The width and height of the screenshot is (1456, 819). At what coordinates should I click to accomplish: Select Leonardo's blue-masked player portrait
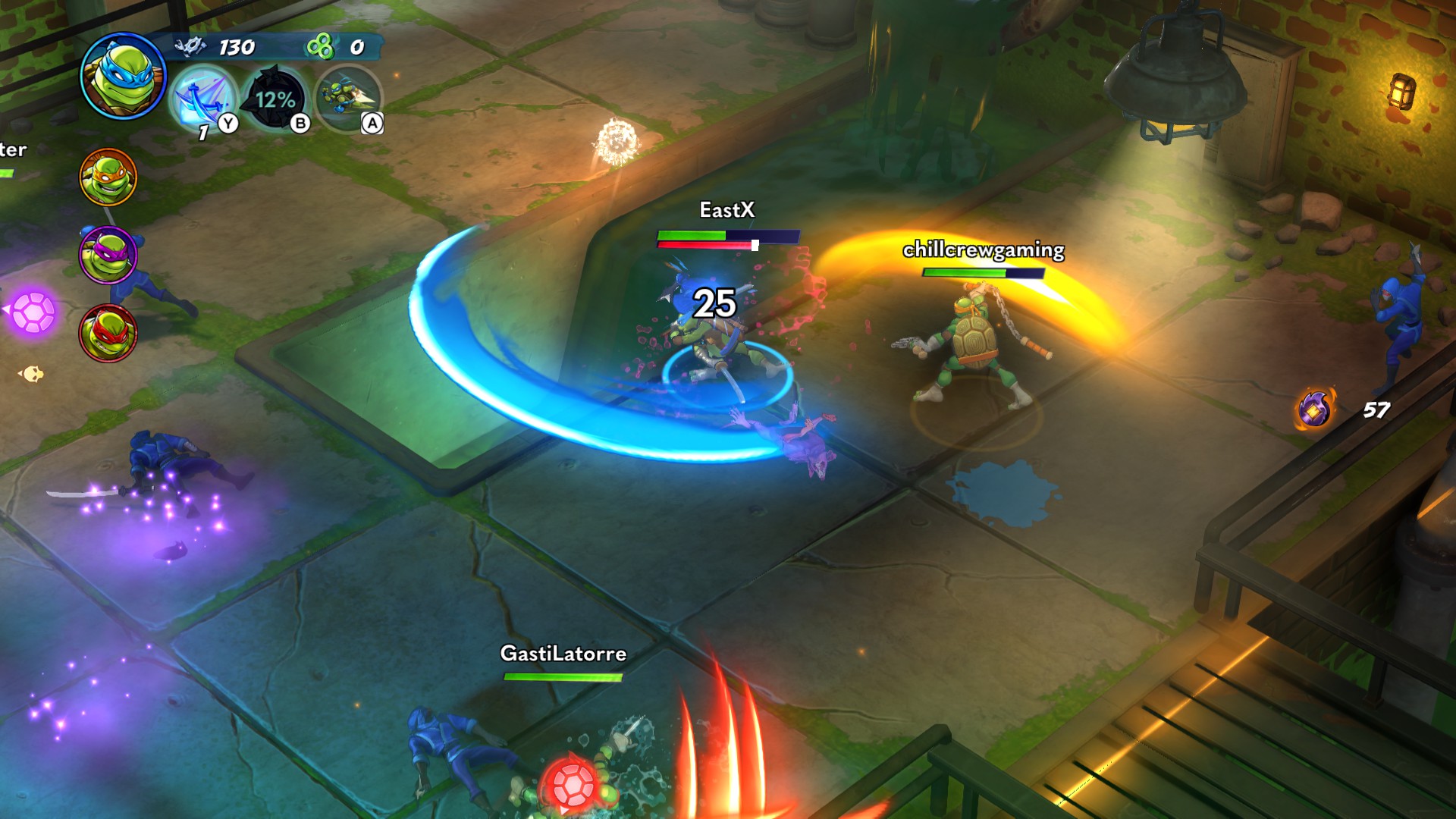[123, 76]
